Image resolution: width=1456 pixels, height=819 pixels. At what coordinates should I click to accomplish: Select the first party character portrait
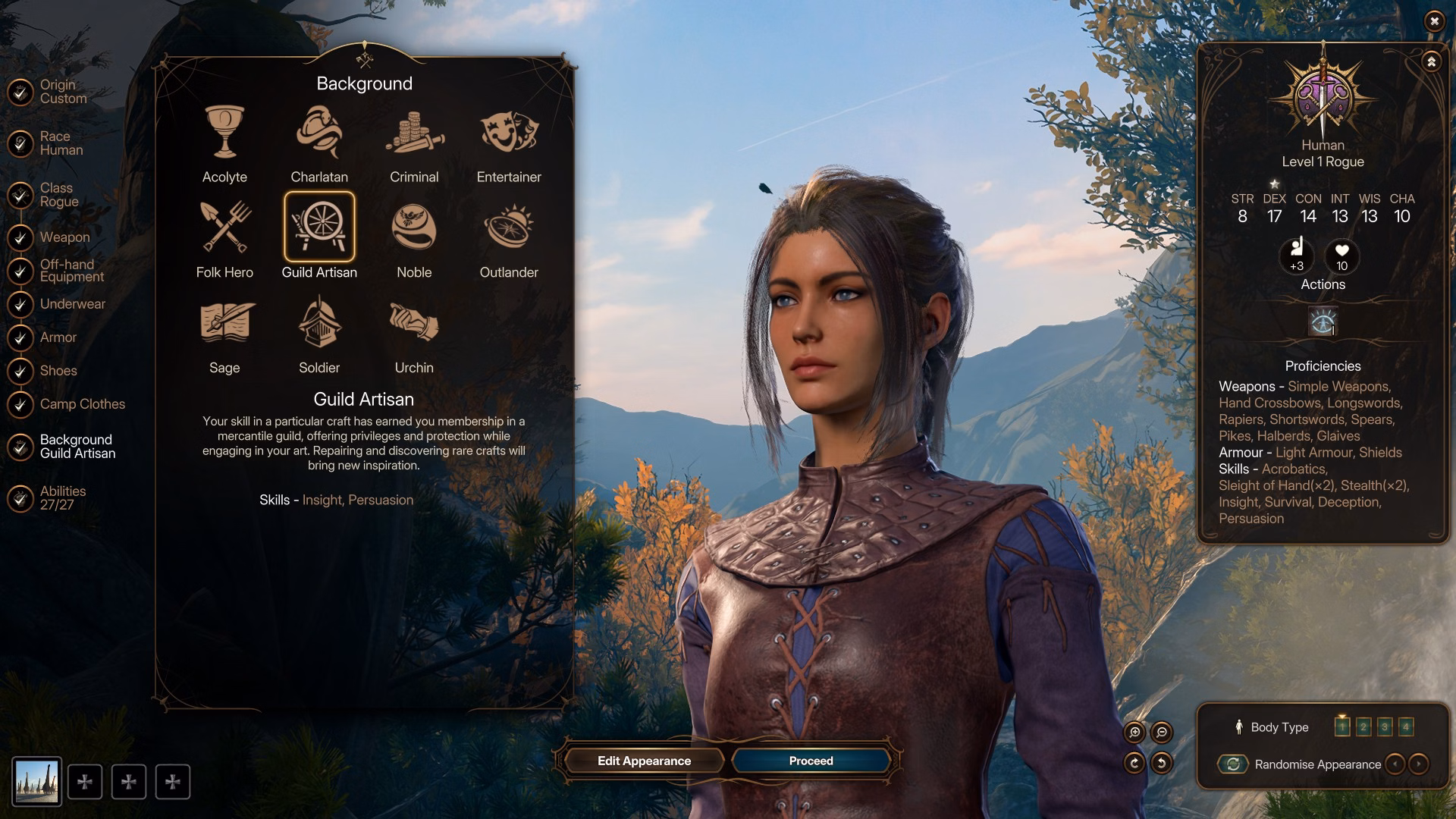pos(36,782)
